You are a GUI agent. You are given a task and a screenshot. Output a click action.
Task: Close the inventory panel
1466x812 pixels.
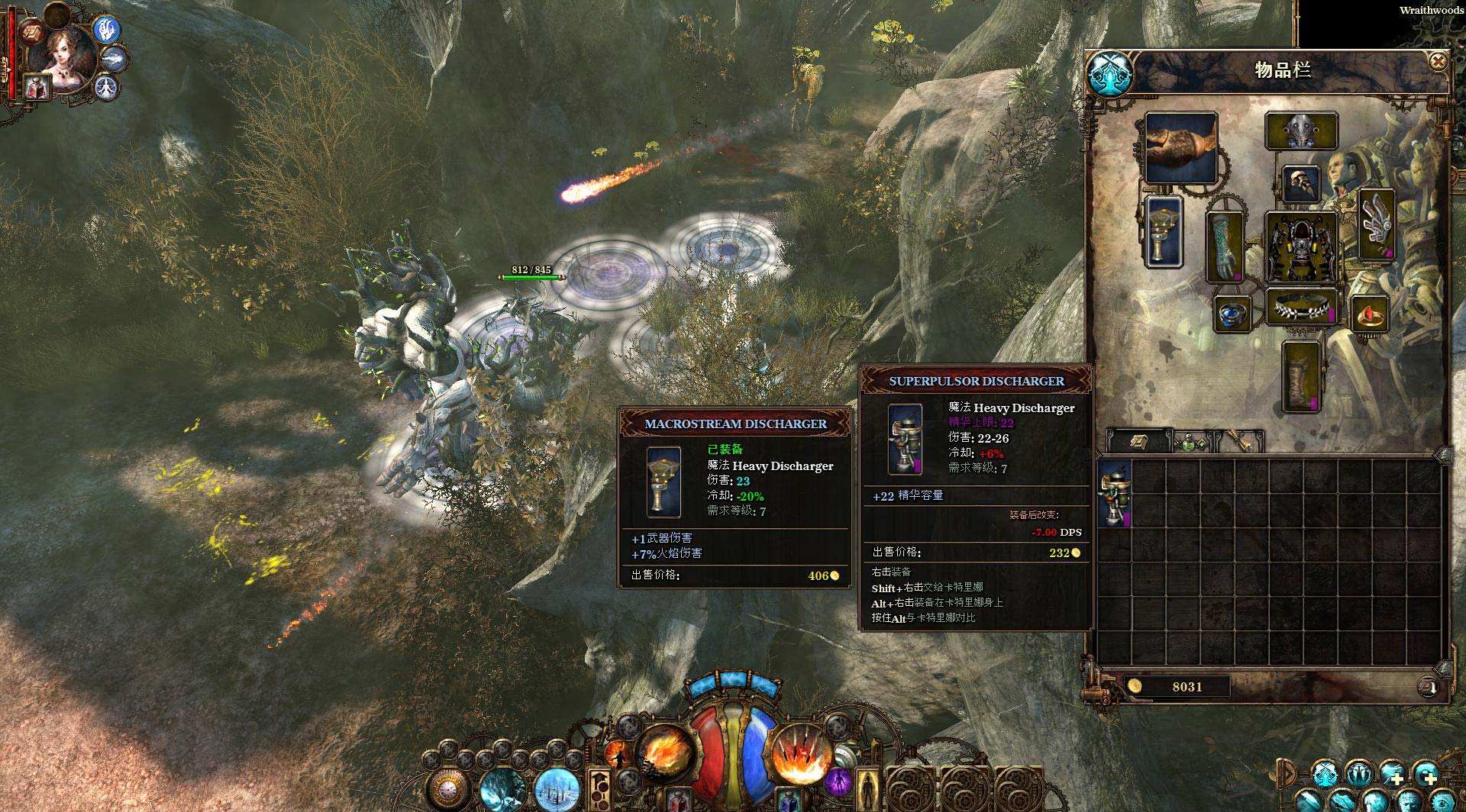pos(1438,61)
